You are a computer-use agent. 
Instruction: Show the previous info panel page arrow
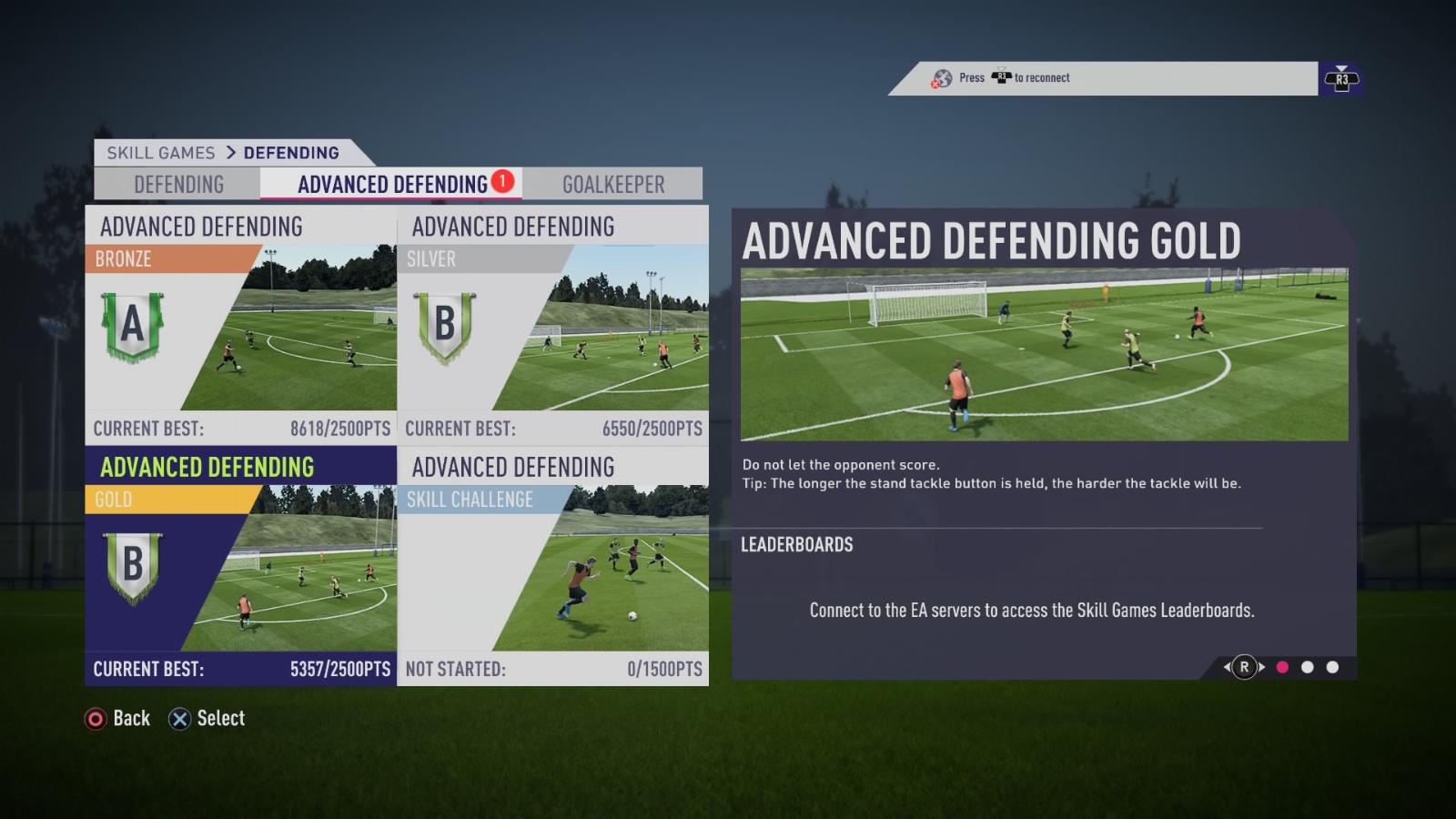tap(1228, 667)
